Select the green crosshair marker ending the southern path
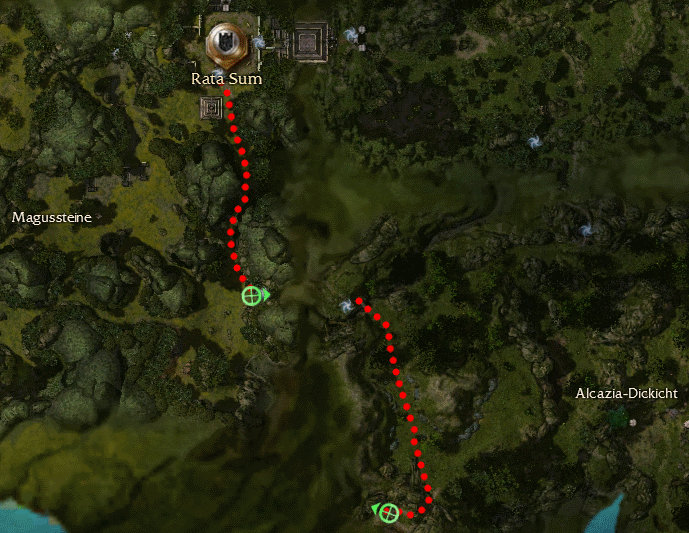Image resolution: width=689 pixels, height=533 pixels. pyautogui.click(x=389, y=513)
